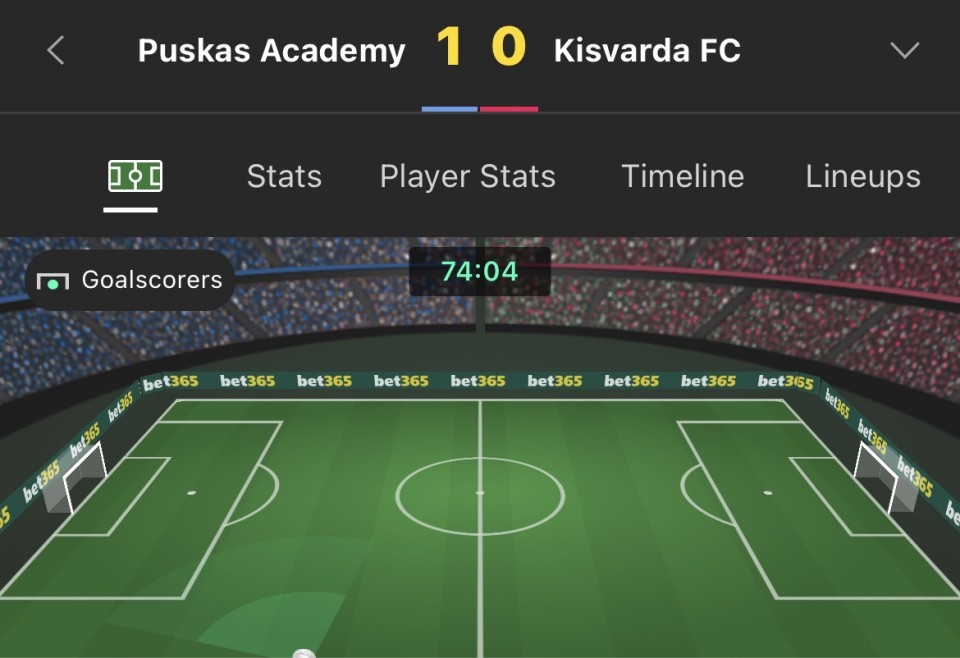Select the Lineups tab
Screen dimensions: 960x658
tap(862, 177)
